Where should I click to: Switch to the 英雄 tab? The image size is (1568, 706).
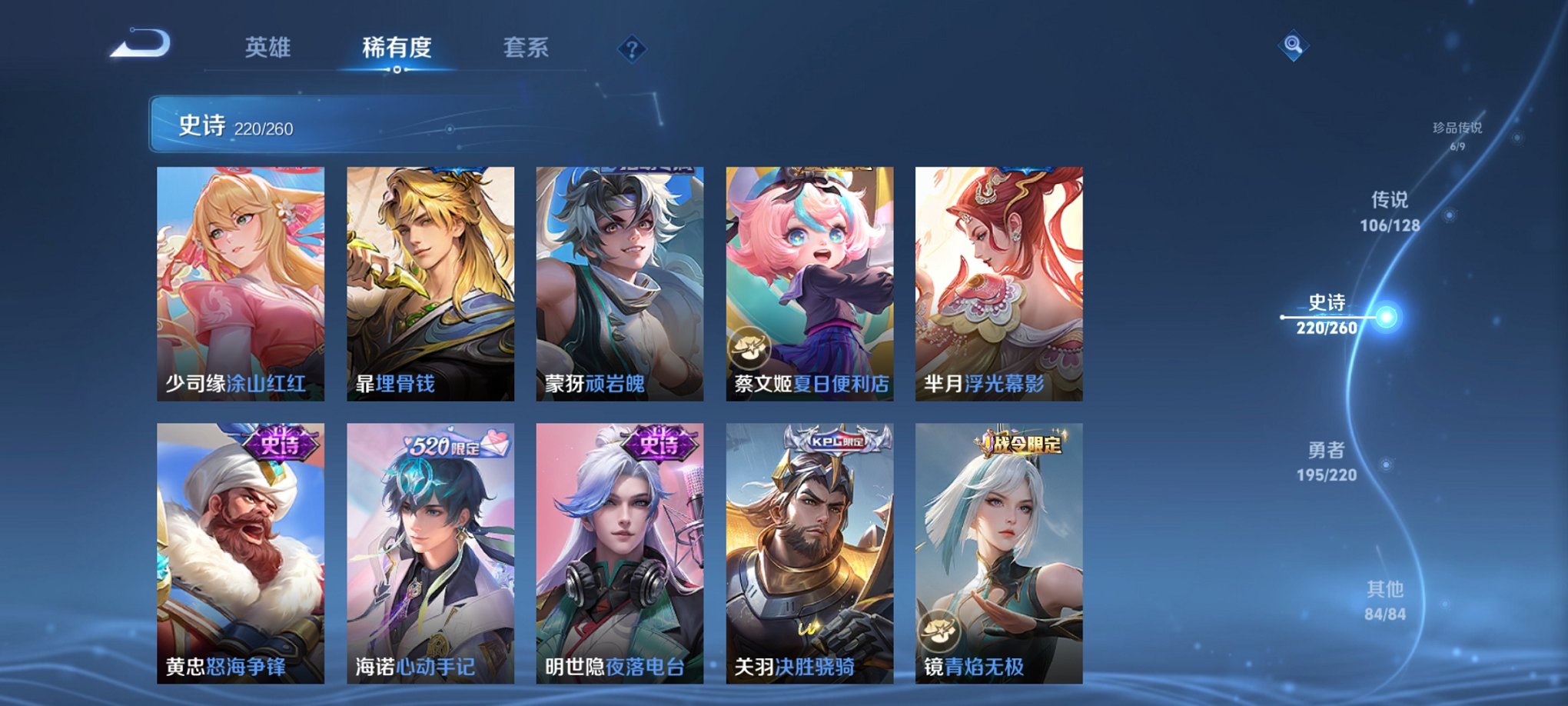tap(267, 48)
